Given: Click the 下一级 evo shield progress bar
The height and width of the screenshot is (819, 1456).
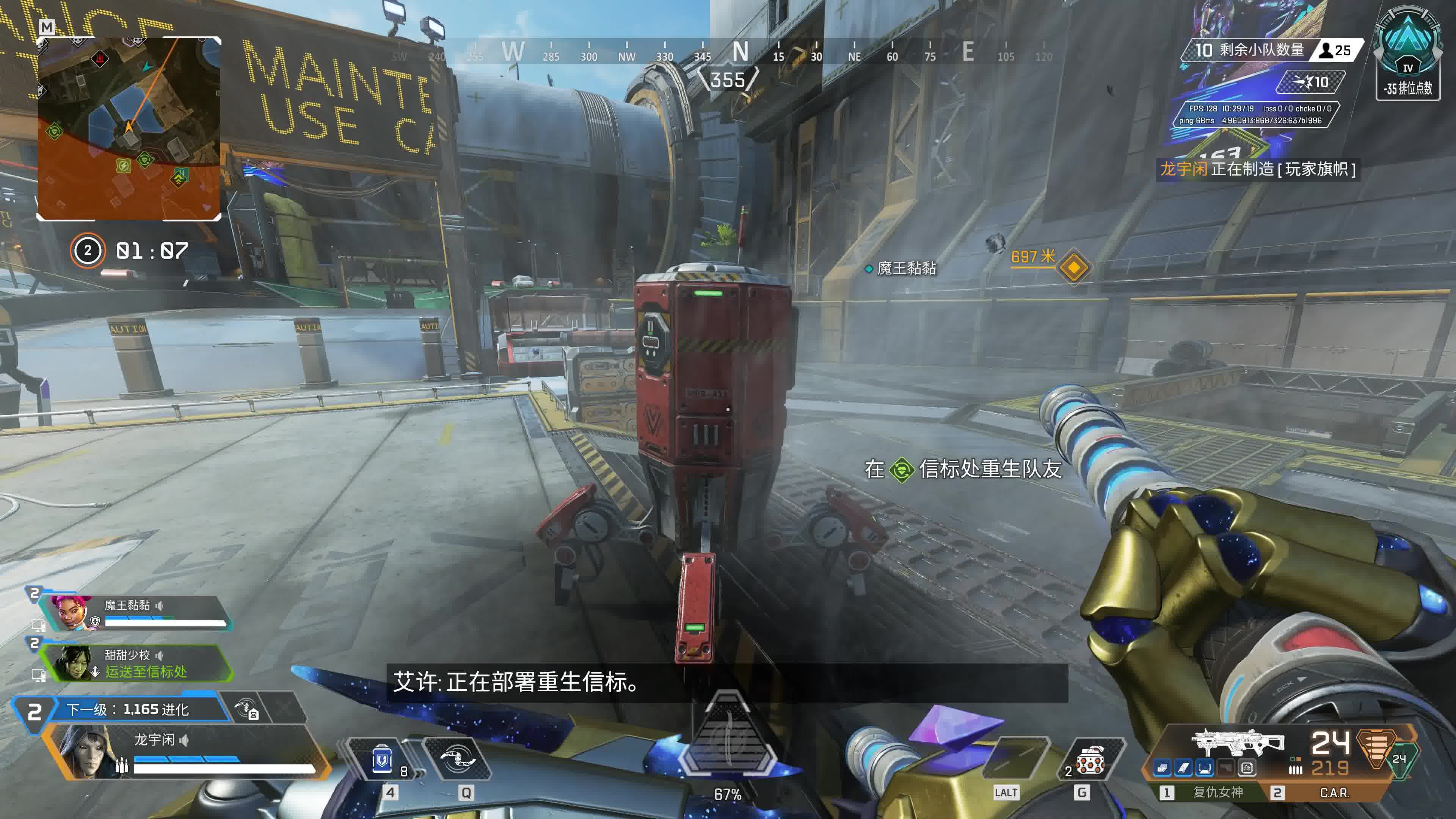Looking at the screenshot, I should coord(138,709).
